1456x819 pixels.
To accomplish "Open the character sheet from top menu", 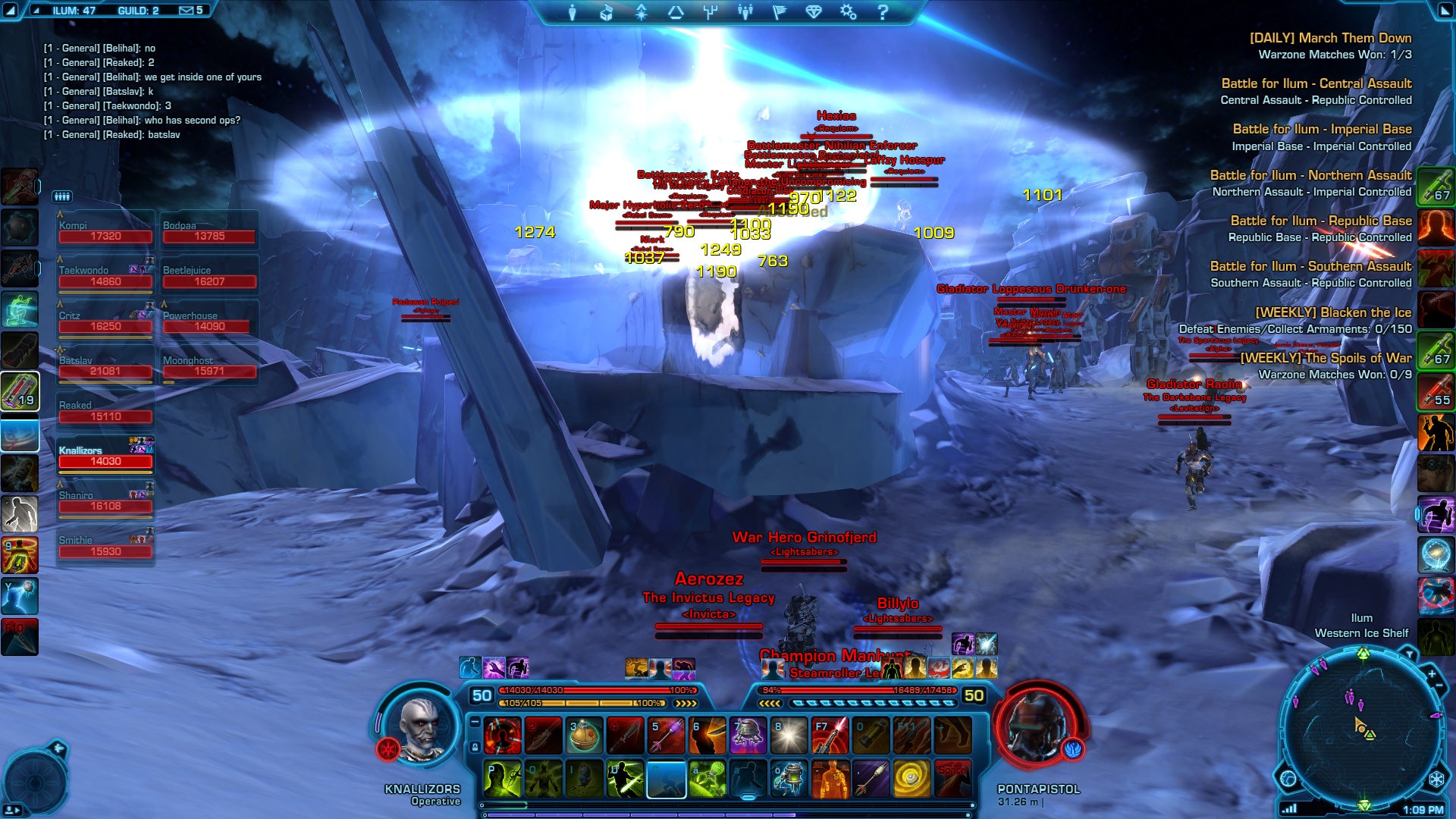I will [x=573, y=12].
